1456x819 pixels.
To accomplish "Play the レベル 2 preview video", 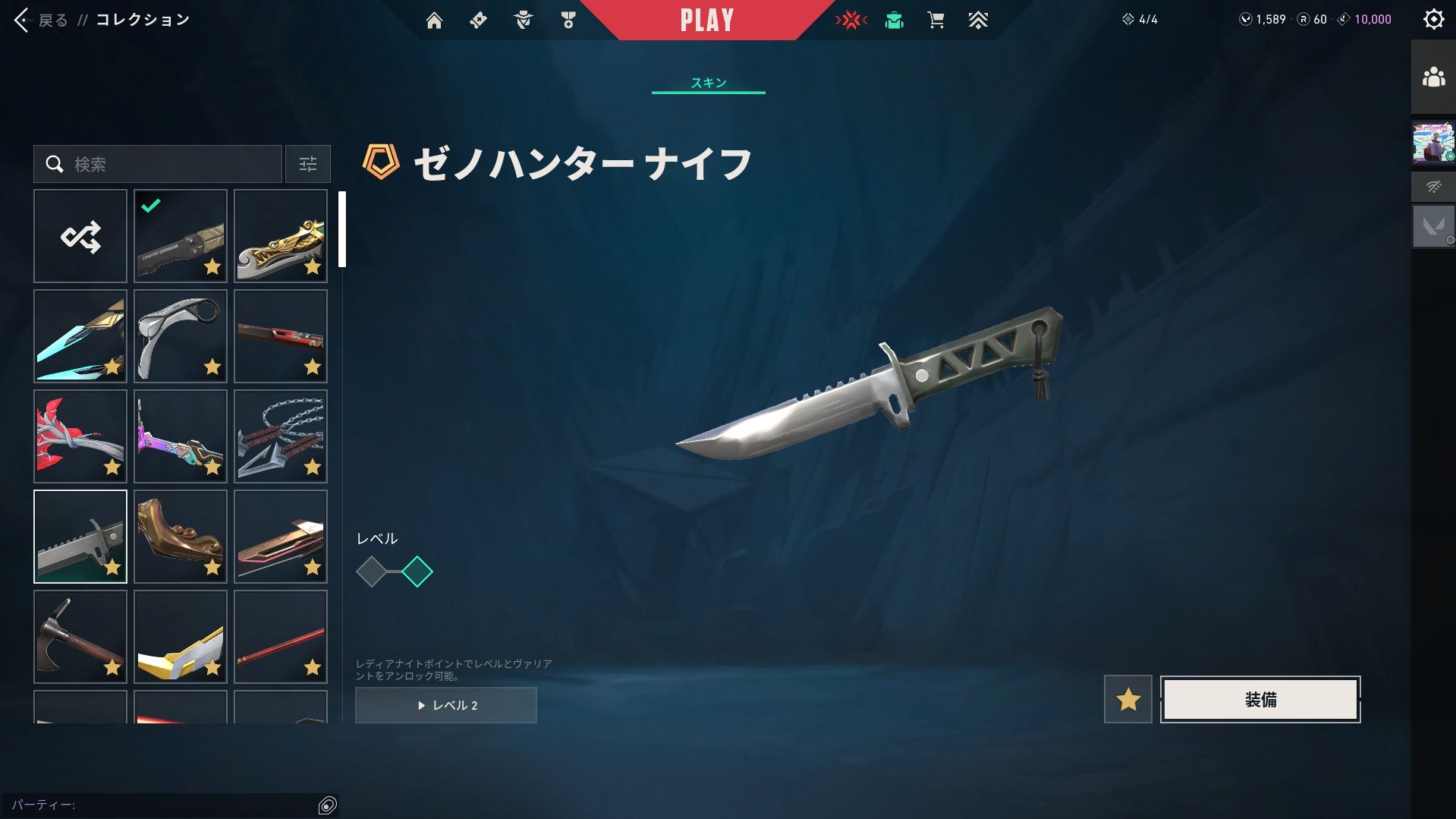I will click(x=446, y=705).
